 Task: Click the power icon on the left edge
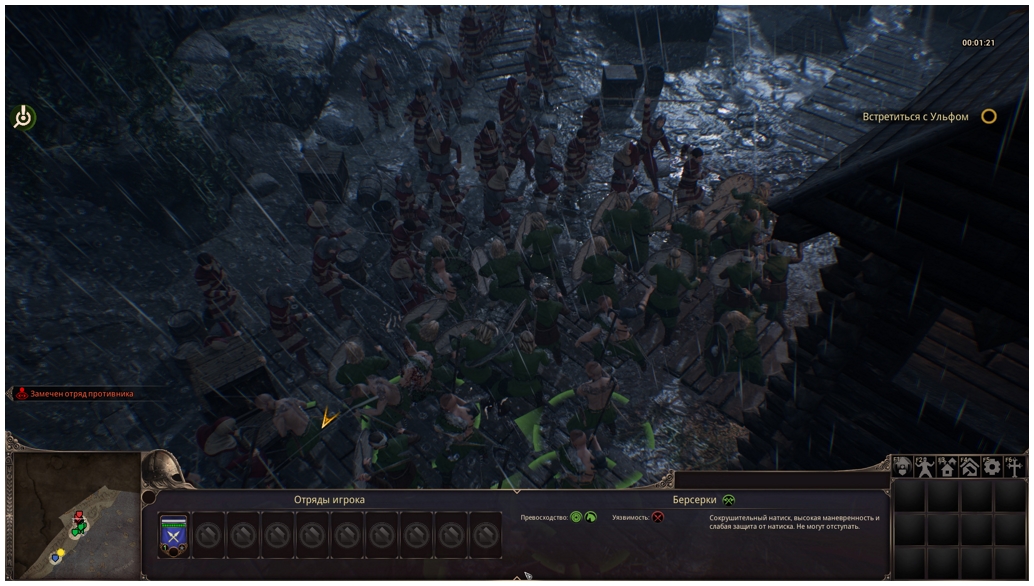point(23,118)
